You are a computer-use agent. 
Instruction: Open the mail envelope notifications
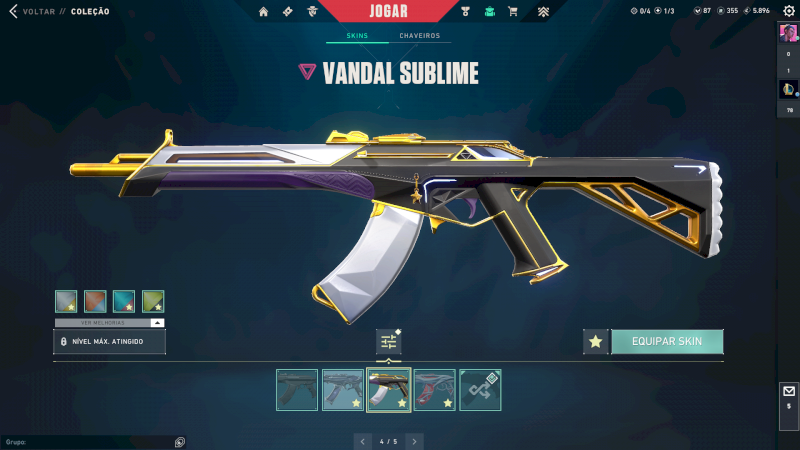click(x=788, y=391)
